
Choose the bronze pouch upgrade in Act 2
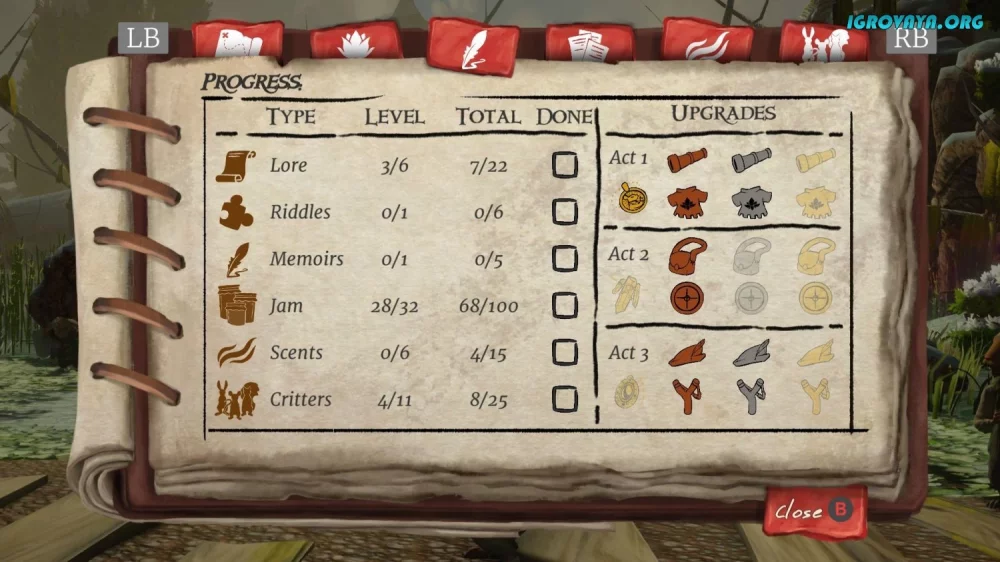click(x=688, y=256)
